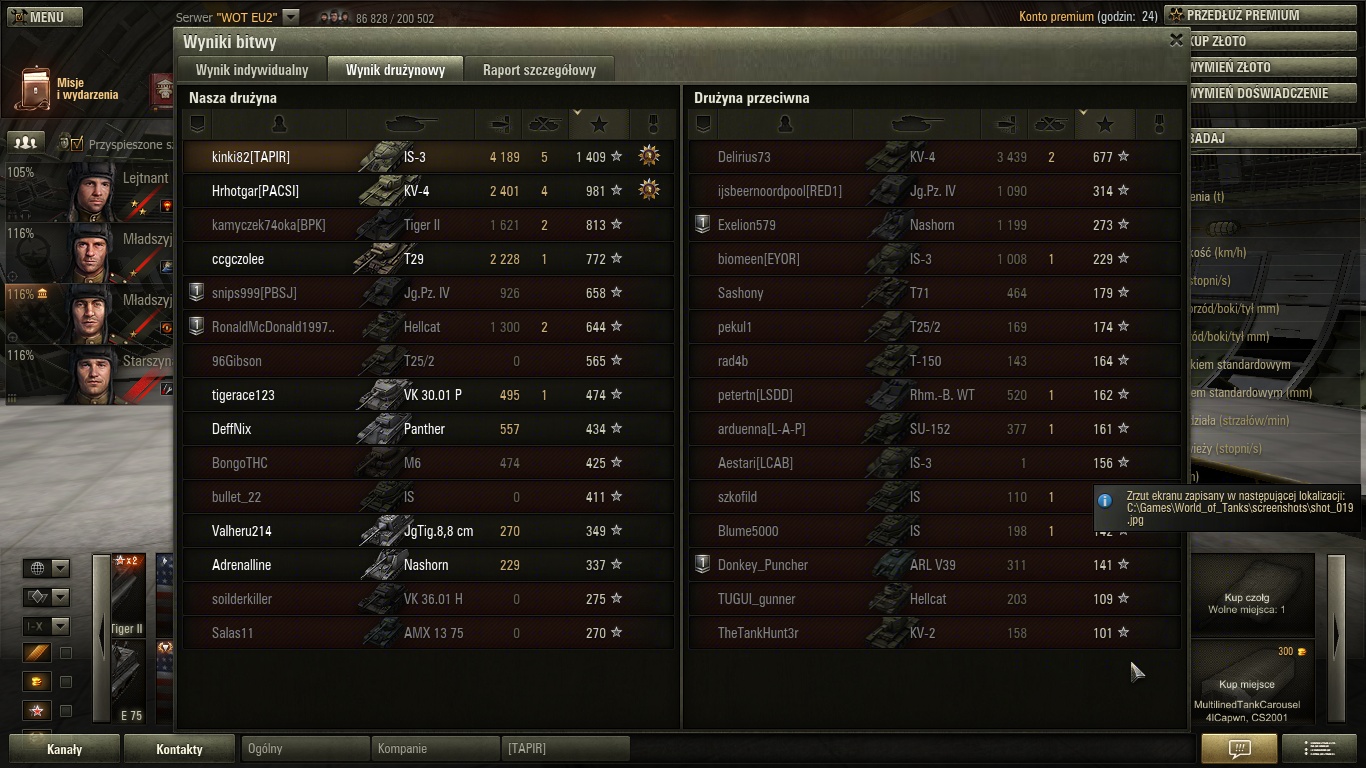Open the server selection dropdown
The width and height of the screenshot is (1366, 768).
[290, 17]
